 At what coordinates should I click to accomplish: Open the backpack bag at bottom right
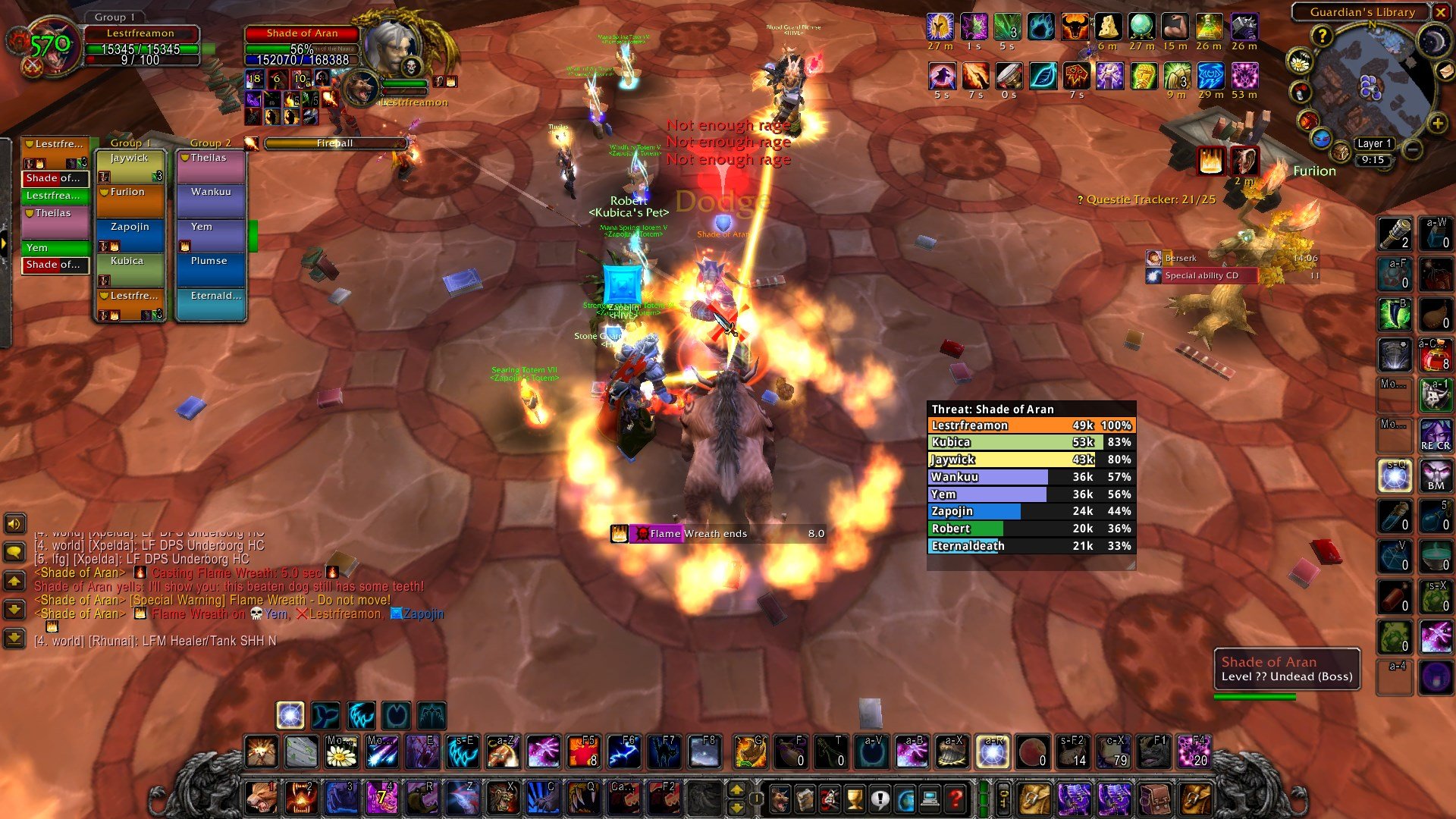[x=1195, y=797]
